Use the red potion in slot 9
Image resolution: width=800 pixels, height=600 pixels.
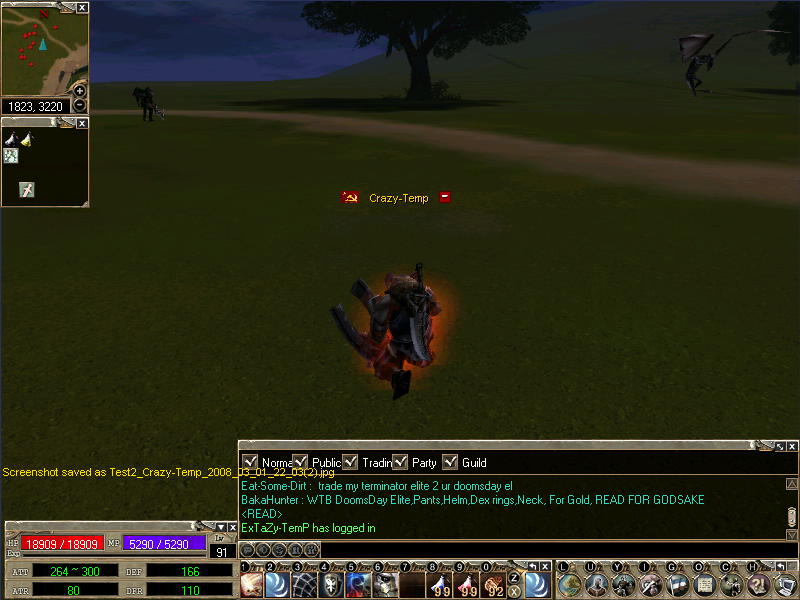pos(467,585)
